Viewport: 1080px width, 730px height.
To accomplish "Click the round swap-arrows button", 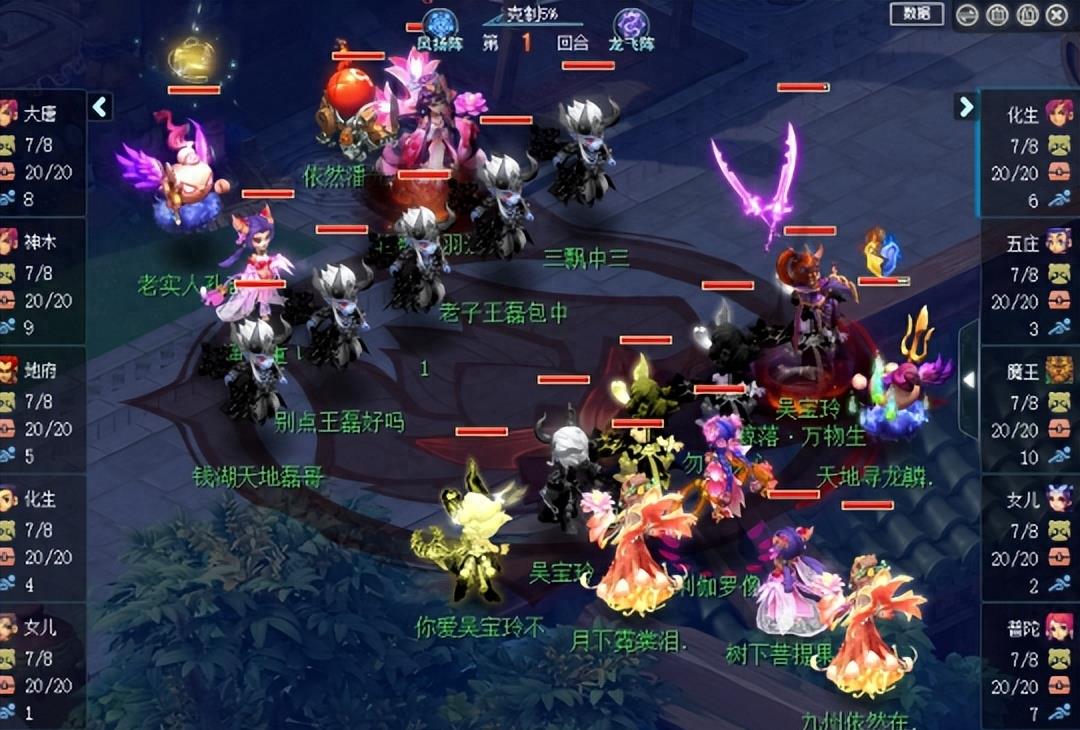I will click(x=967, y=15).
